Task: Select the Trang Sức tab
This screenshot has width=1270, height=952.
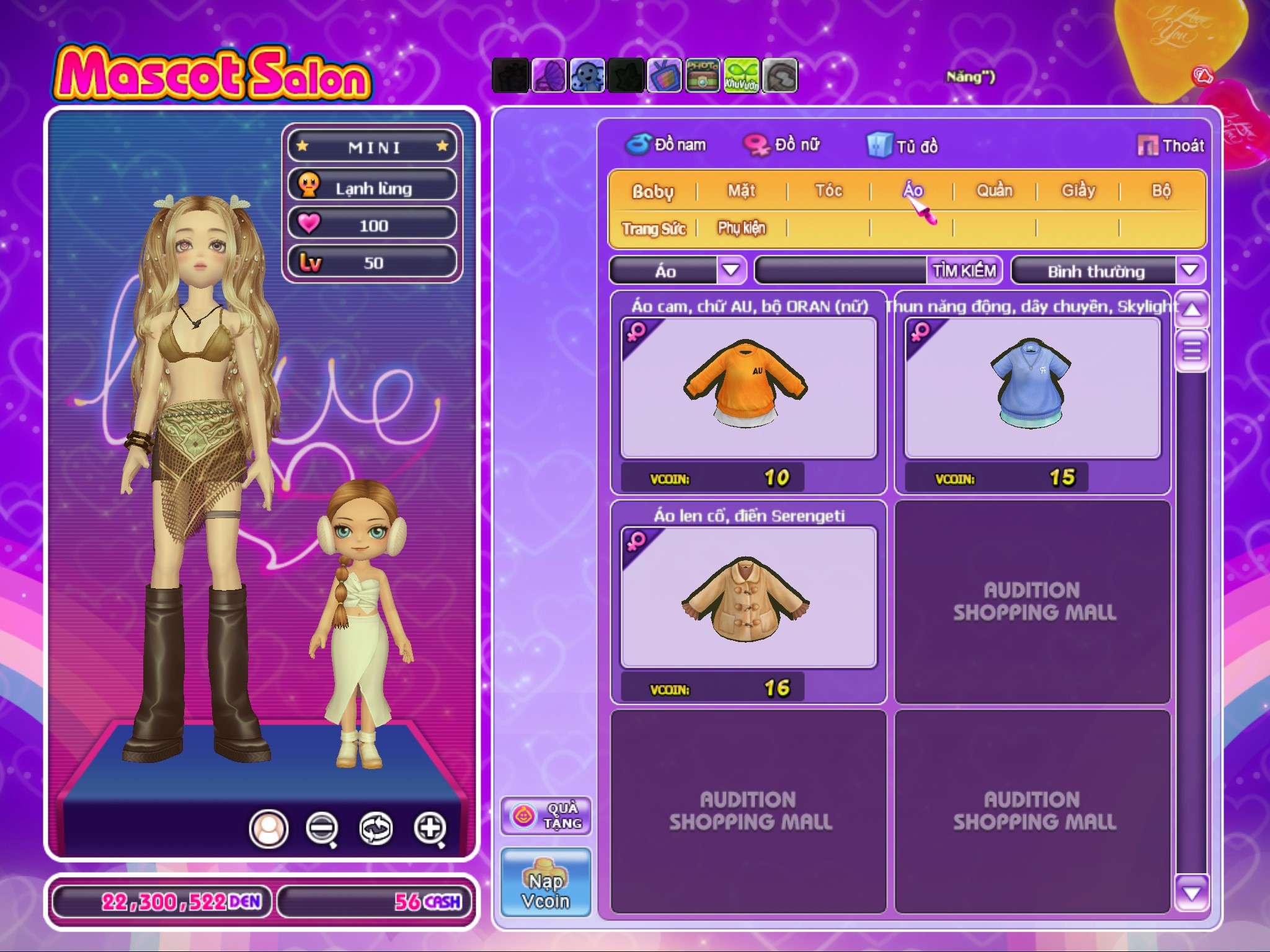Action: click(x=654, y=228)
